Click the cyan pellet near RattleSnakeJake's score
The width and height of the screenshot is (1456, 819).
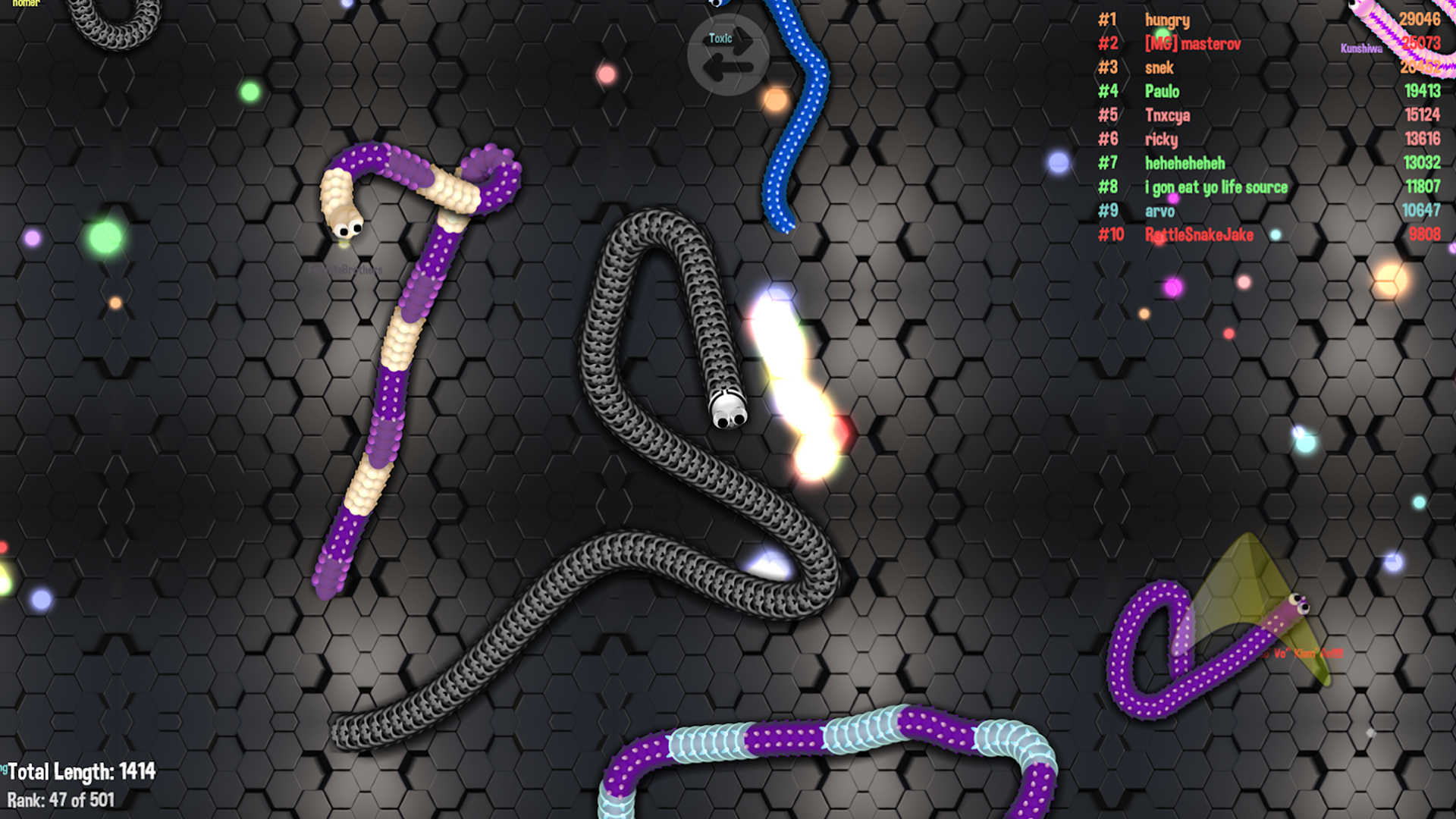(1276, 234)
